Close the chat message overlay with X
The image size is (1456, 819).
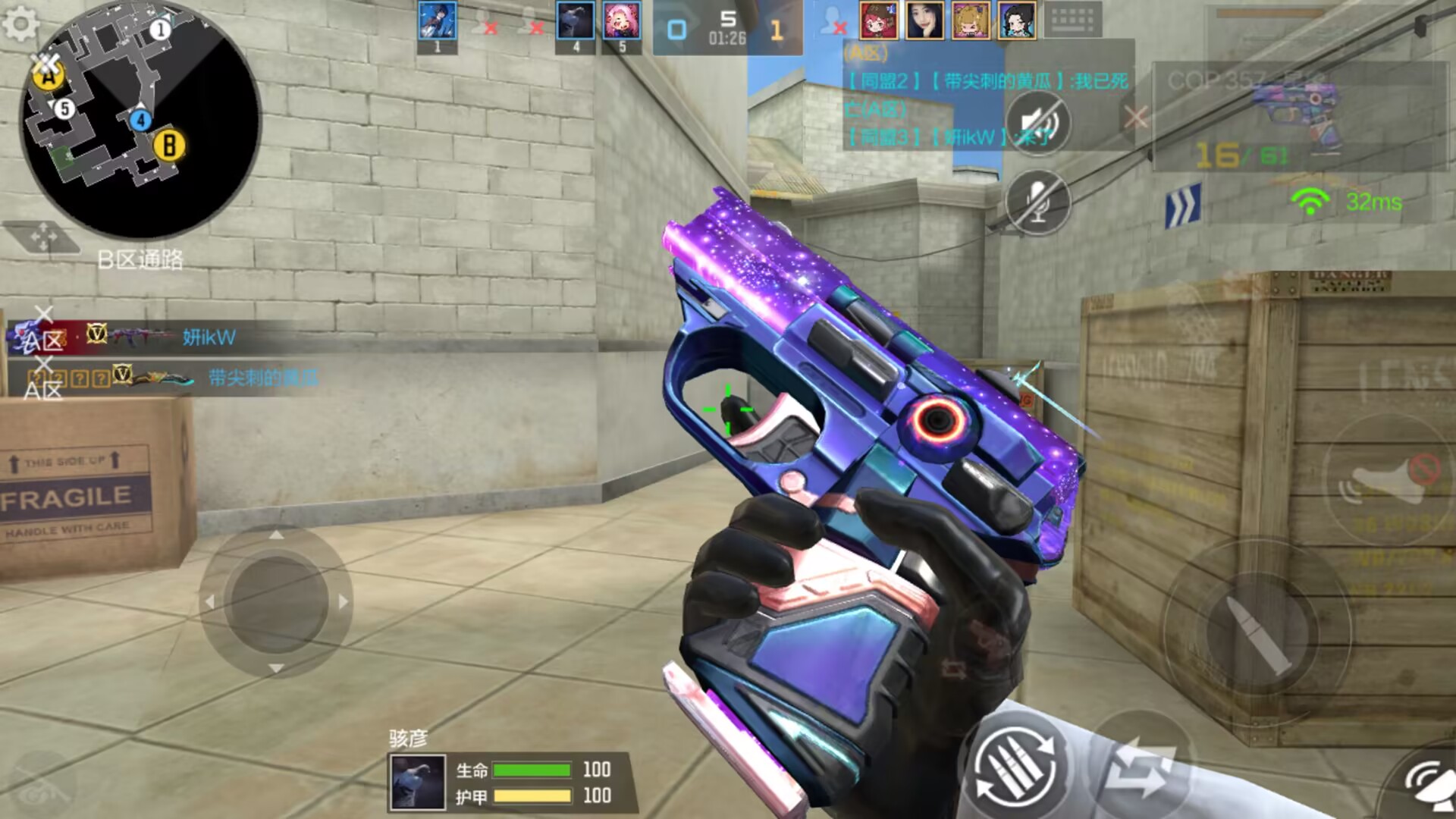1135,118
